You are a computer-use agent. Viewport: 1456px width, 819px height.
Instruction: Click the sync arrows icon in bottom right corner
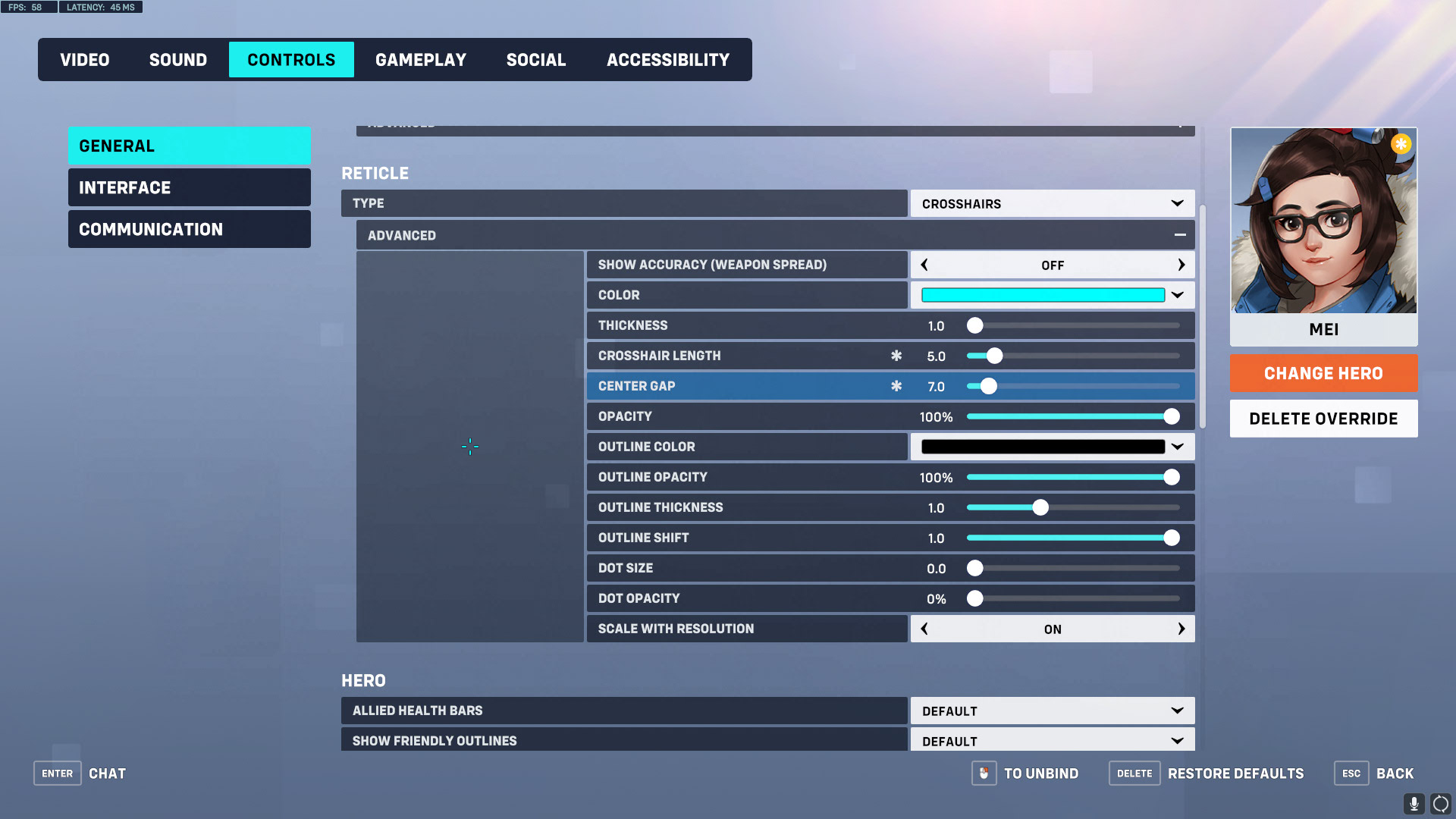[1440, 802]
